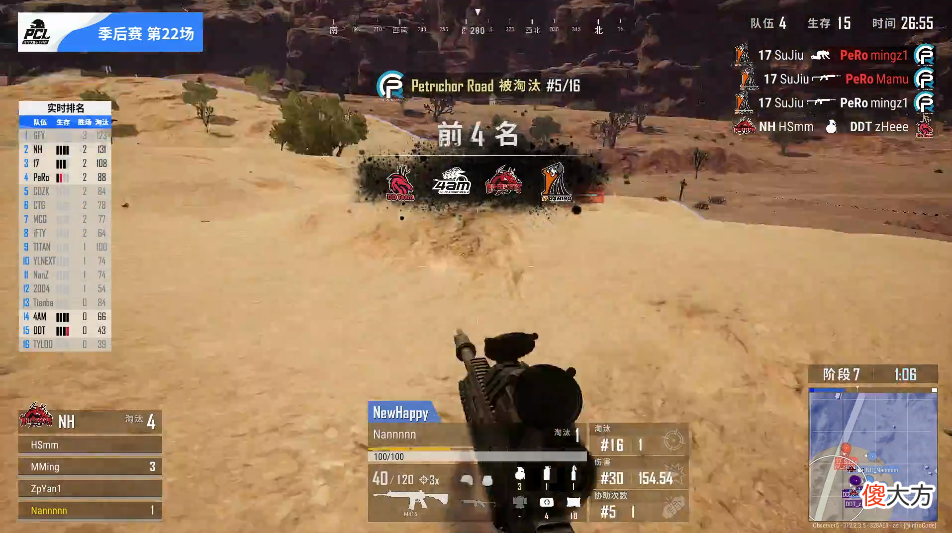Click the crosshair eliminations stat icon

tap(674, 441)
